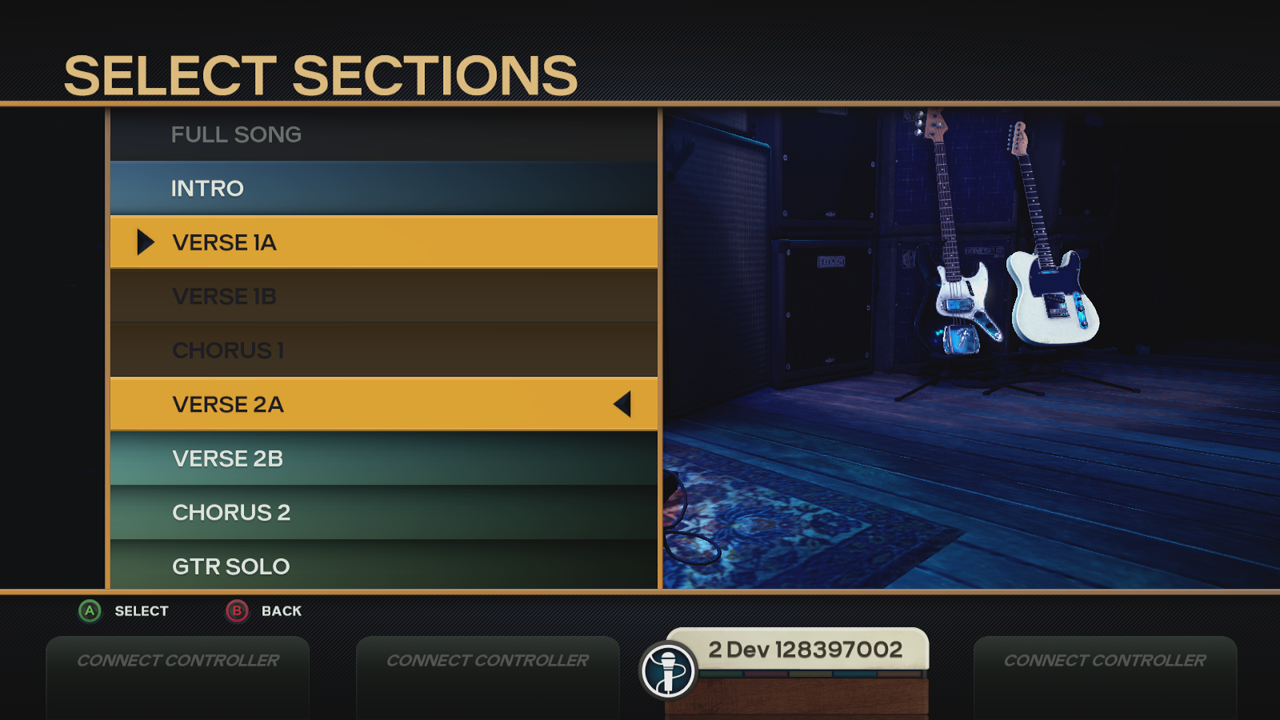This screenshot has width=1280, height=720.
Task: Click the start-marker arrow beside Verse 1A
Action: [x=143, y=241]
